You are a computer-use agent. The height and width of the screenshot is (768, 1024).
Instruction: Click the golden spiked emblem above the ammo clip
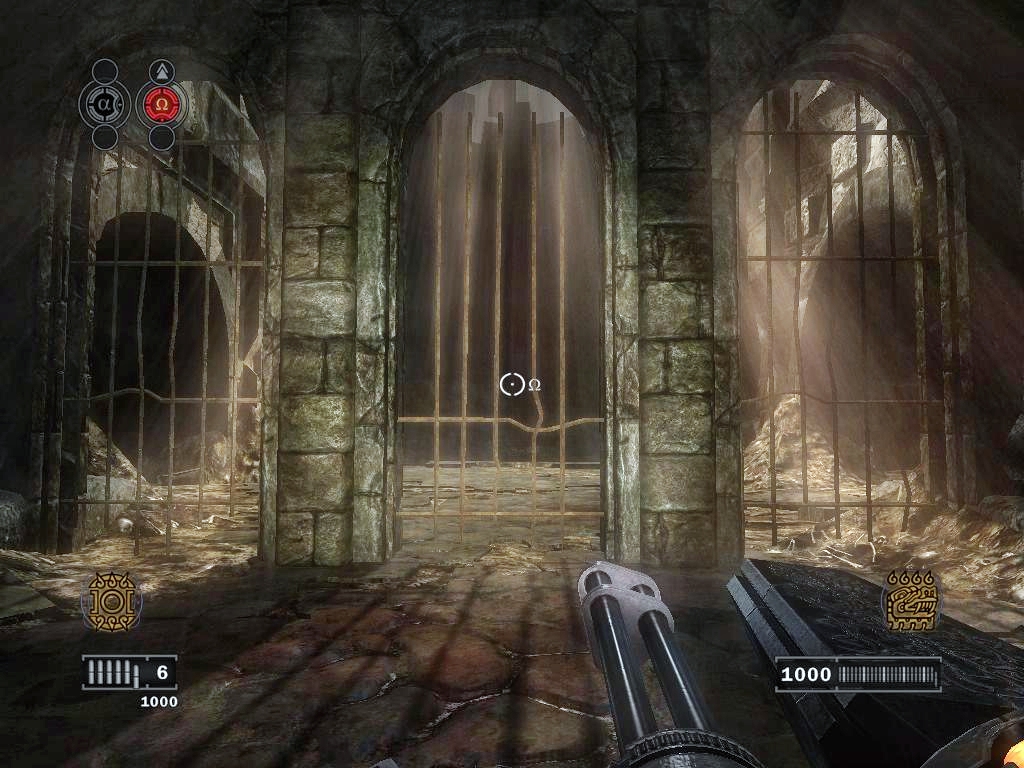110,602
